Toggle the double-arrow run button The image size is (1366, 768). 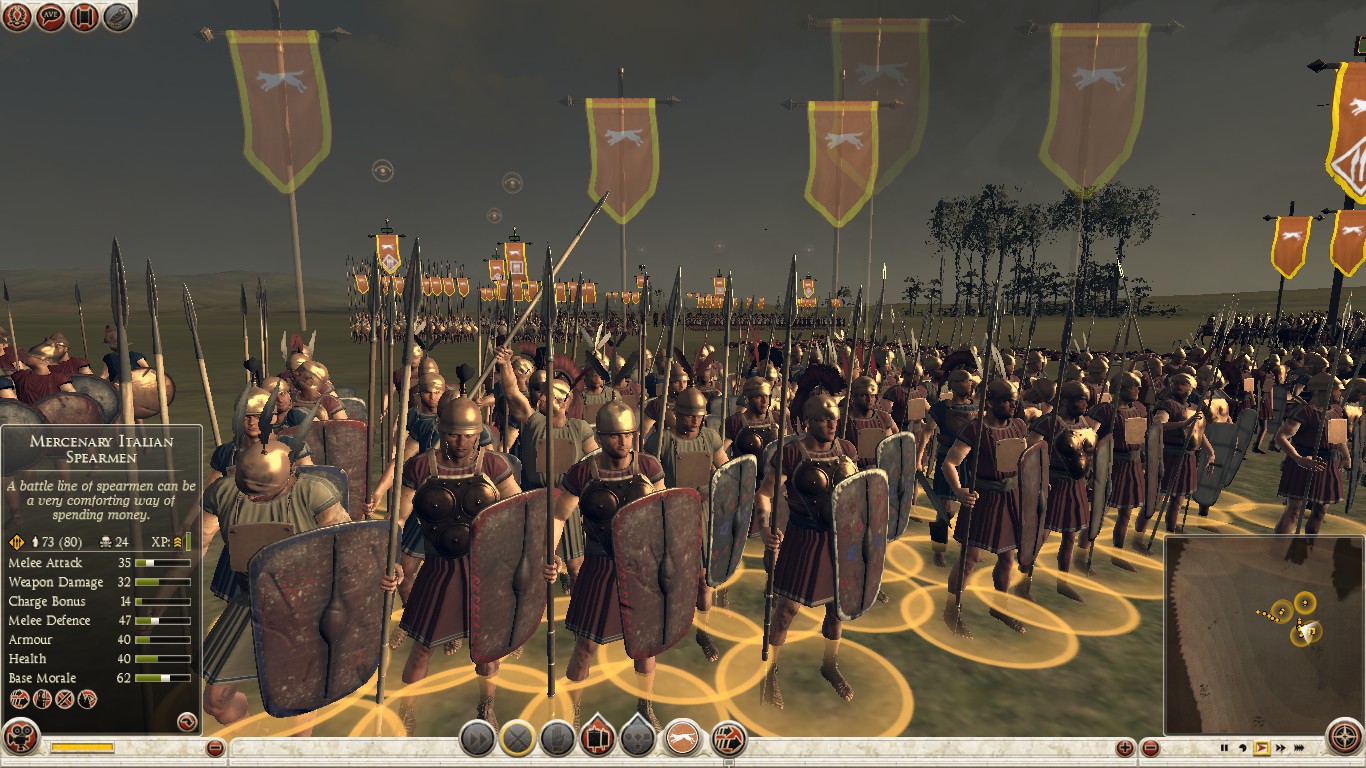[478, 739]
